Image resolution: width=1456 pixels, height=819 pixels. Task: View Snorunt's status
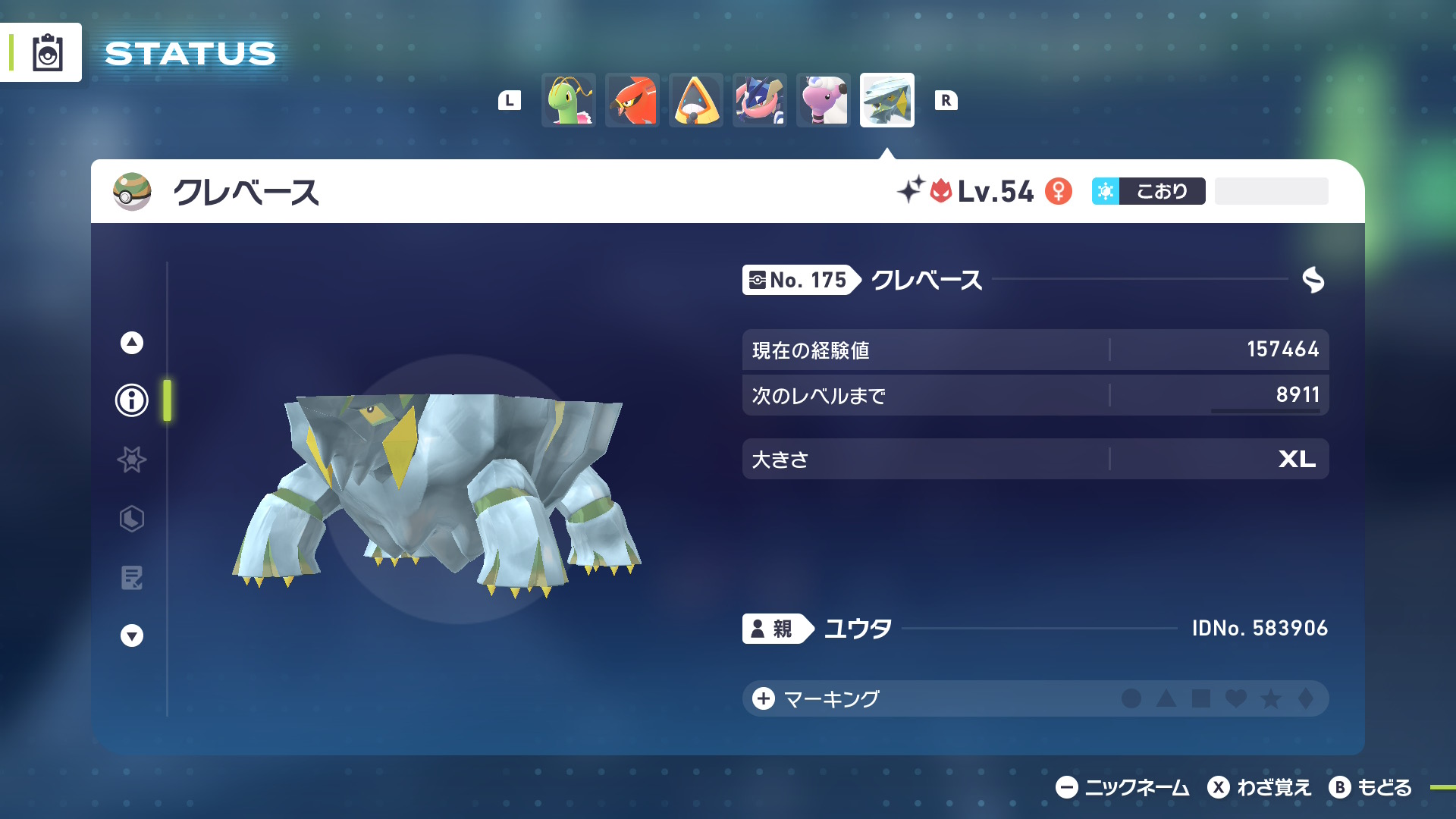coord(696,99)
